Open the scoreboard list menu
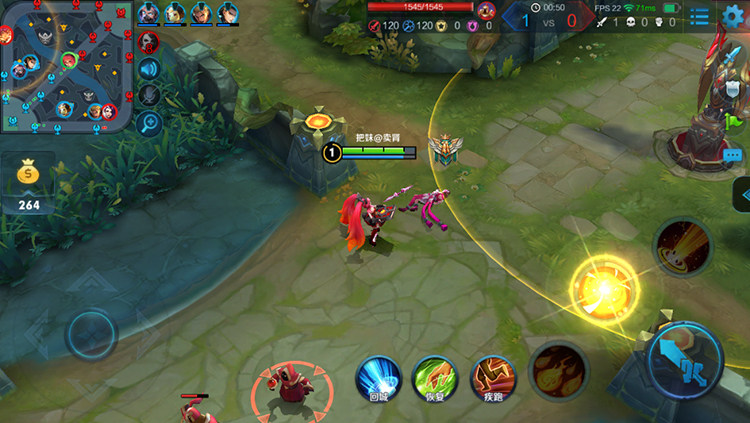 (x=699, y=16)
